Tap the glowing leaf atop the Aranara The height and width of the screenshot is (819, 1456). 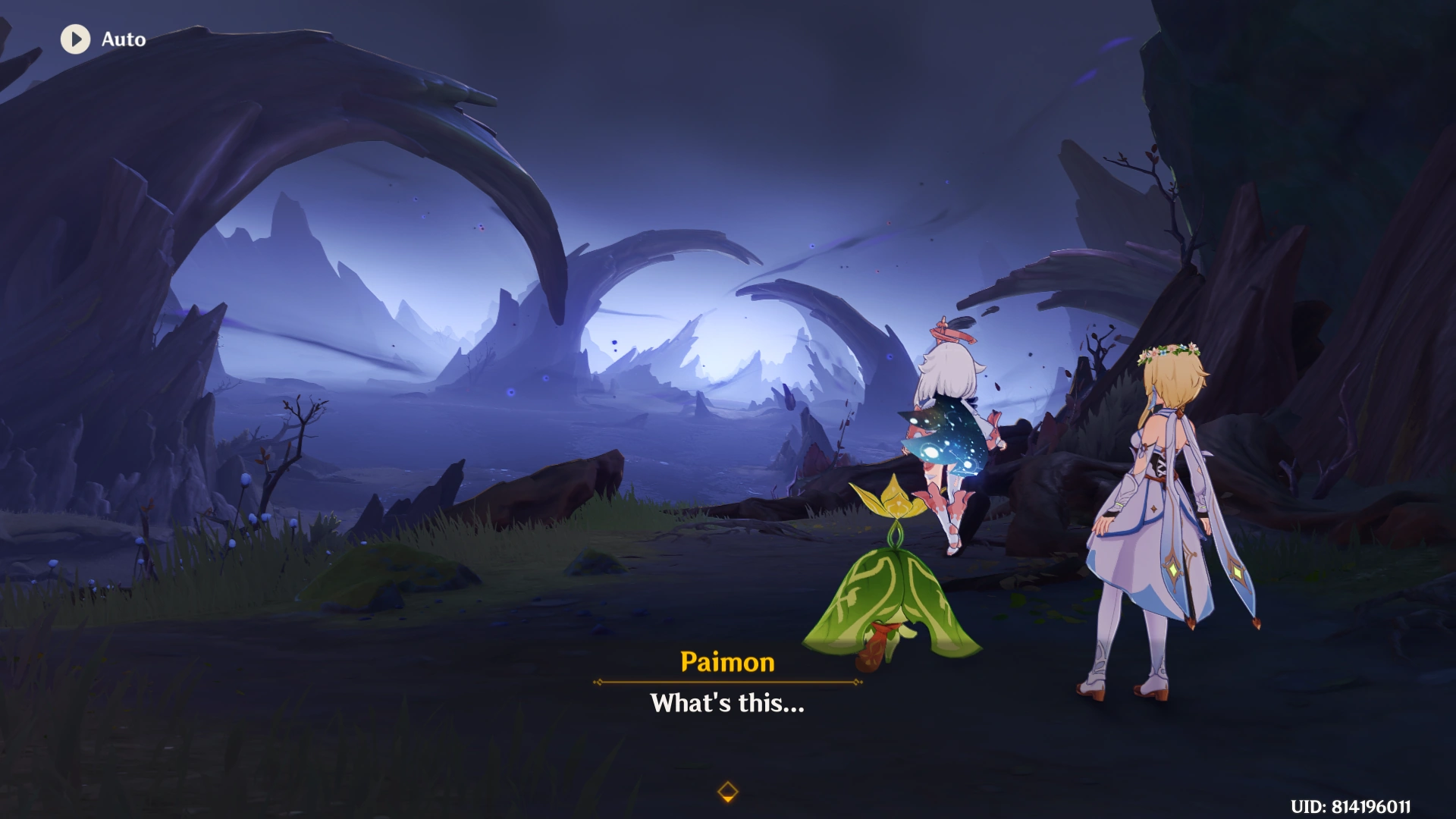click(895, 500)
